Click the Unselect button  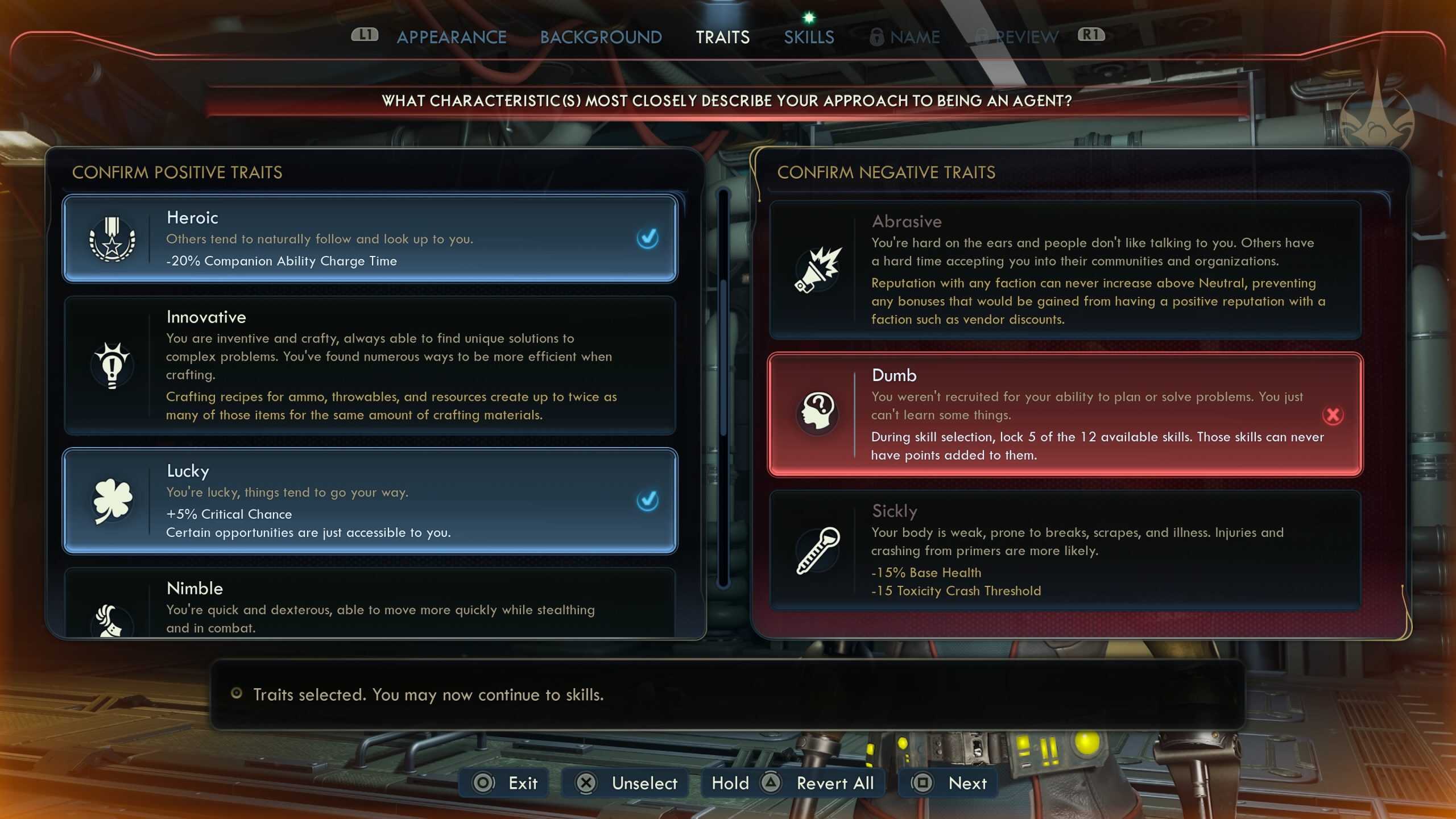(x=626, y=783)
